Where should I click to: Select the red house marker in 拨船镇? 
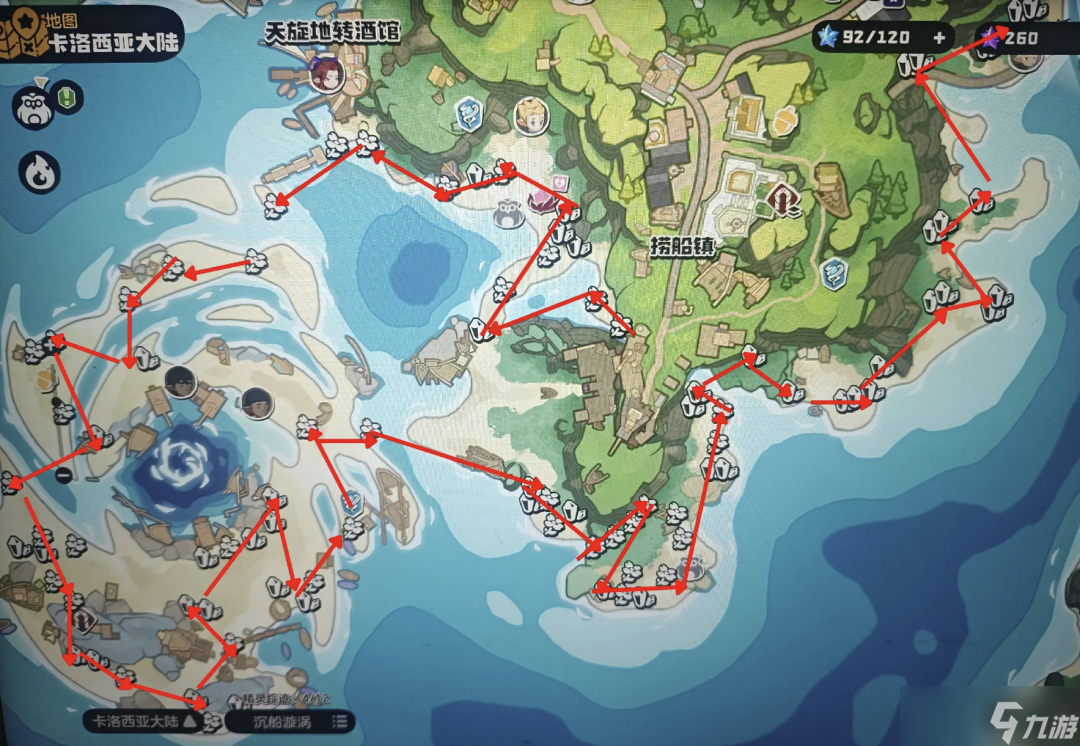pos(784,201)
